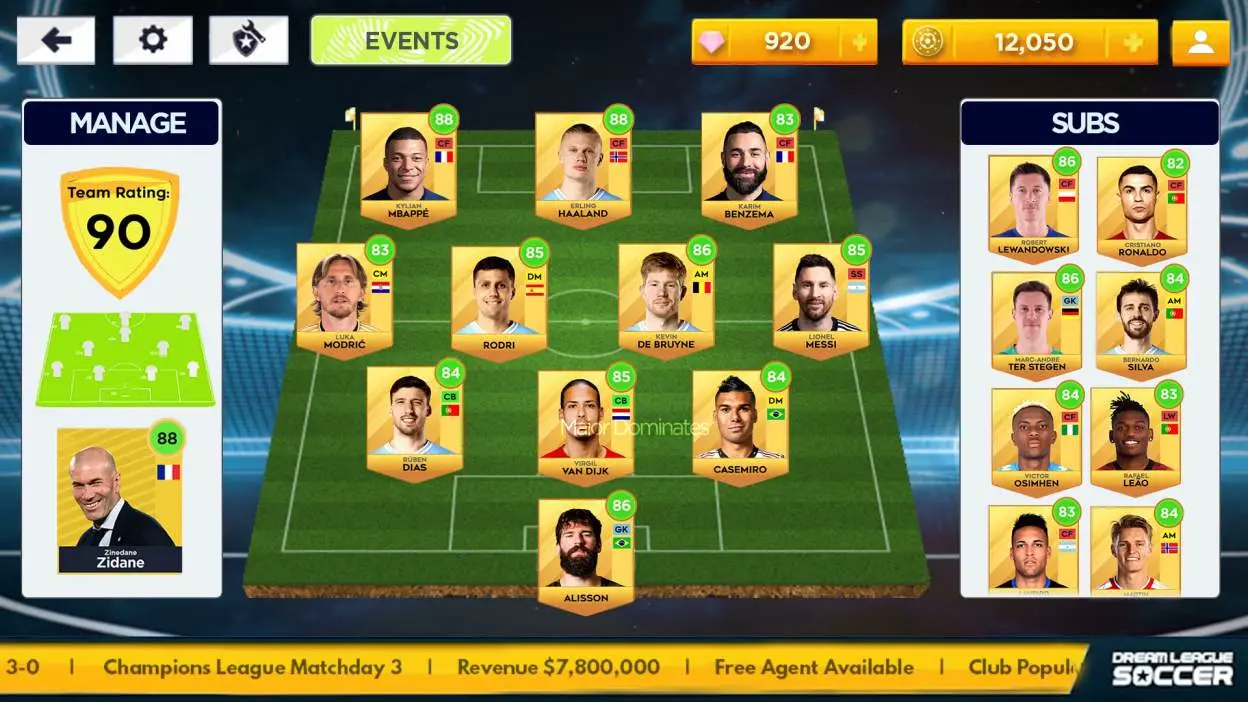Select Modrić's midfielder card
The image size is (1248, 702).
click(344, 299)
